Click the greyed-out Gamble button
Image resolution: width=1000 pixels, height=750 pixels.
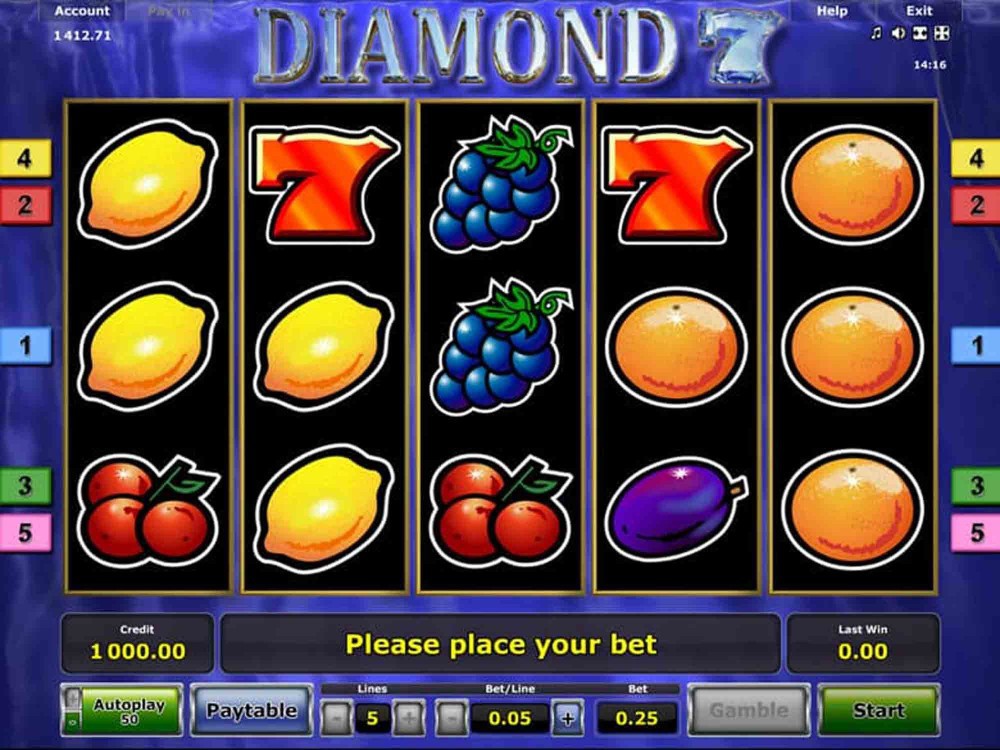coord(748,711)
